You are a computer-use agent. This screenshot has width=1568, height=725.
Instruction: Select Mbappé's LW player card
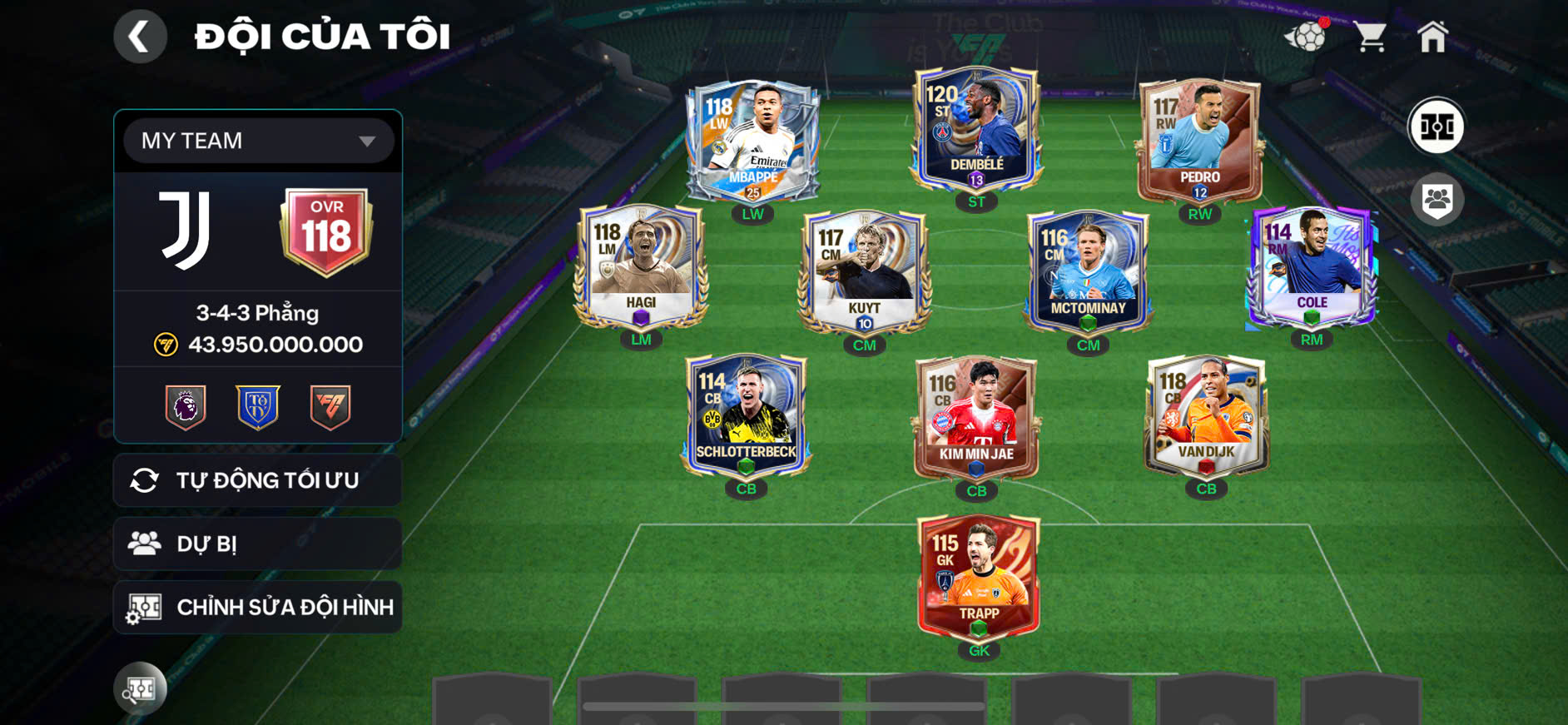752,142
